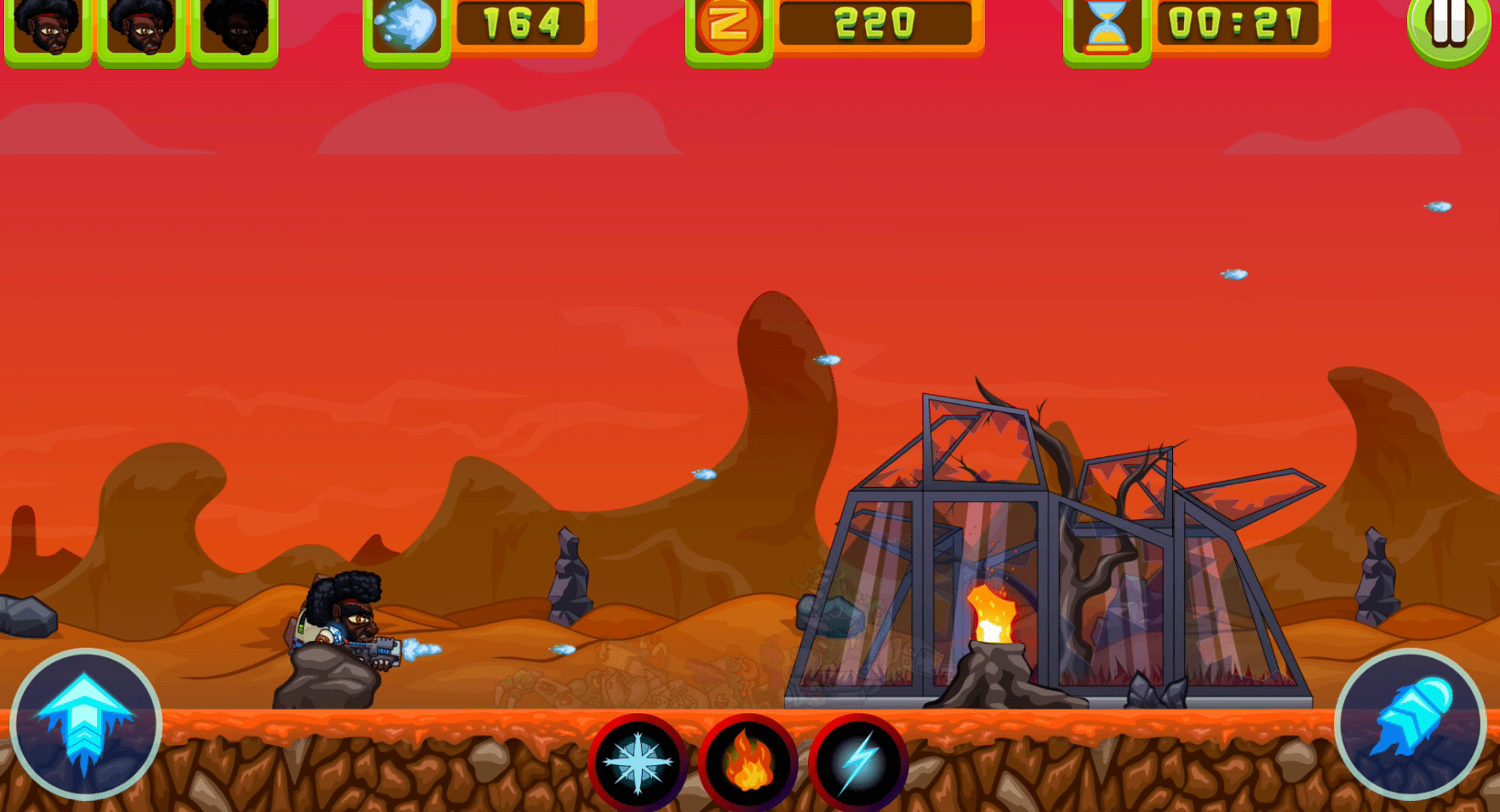The width and height of the screenshot is (1500, 812).
Task: Tap the blue up-arrow jump button
Action: click(x=85, y=724)
